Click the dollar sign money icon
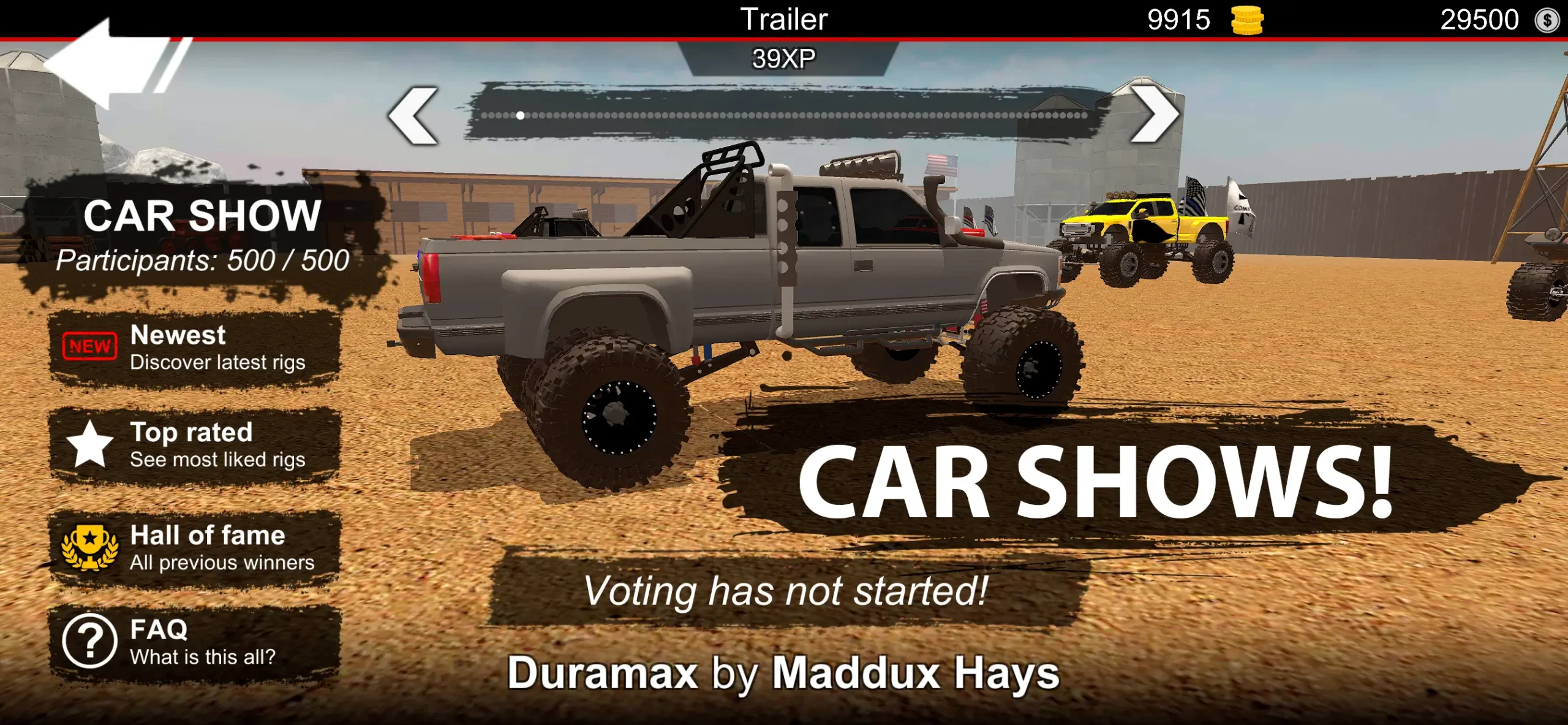1568x725 pixels. (1548, 20)
